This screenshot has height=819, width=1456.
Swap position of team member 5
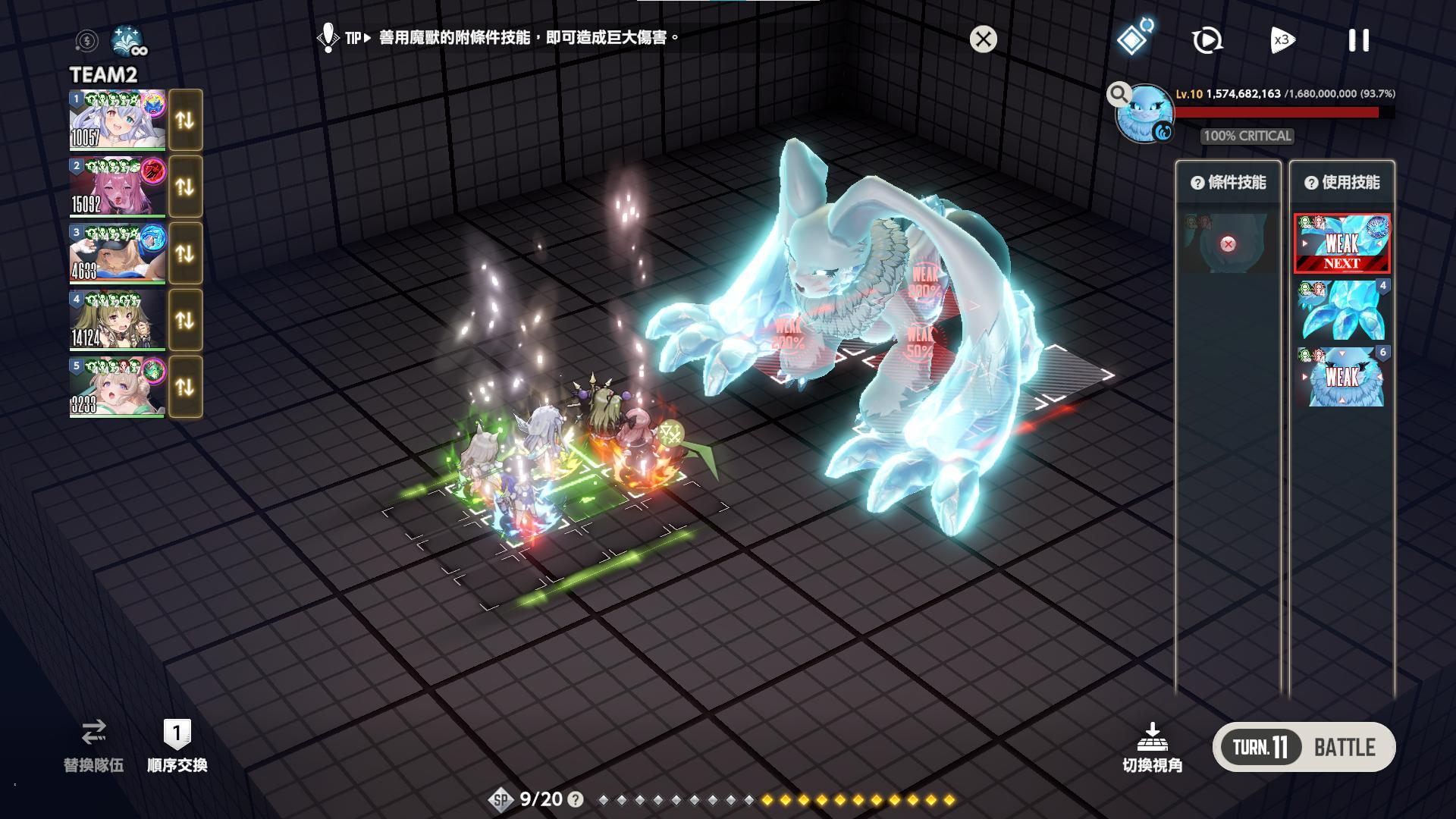(185, 387)
